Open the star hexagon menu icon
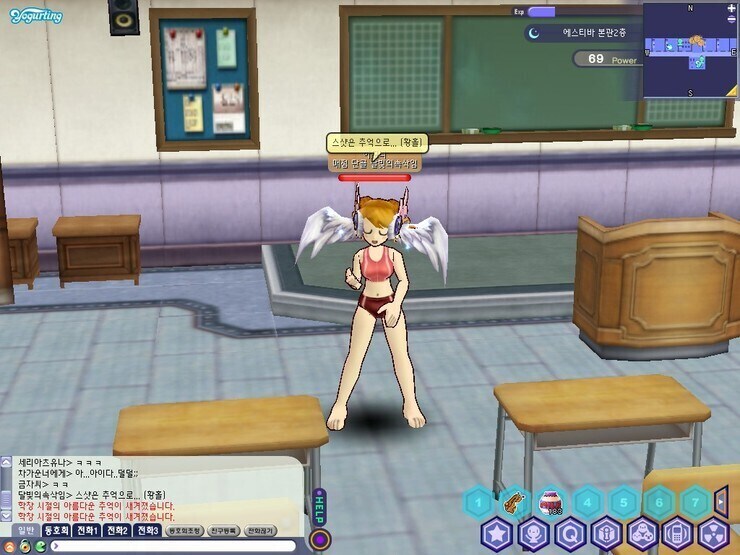Image resolution: width=740 pixels, height=555 pixels. (496, 534)
